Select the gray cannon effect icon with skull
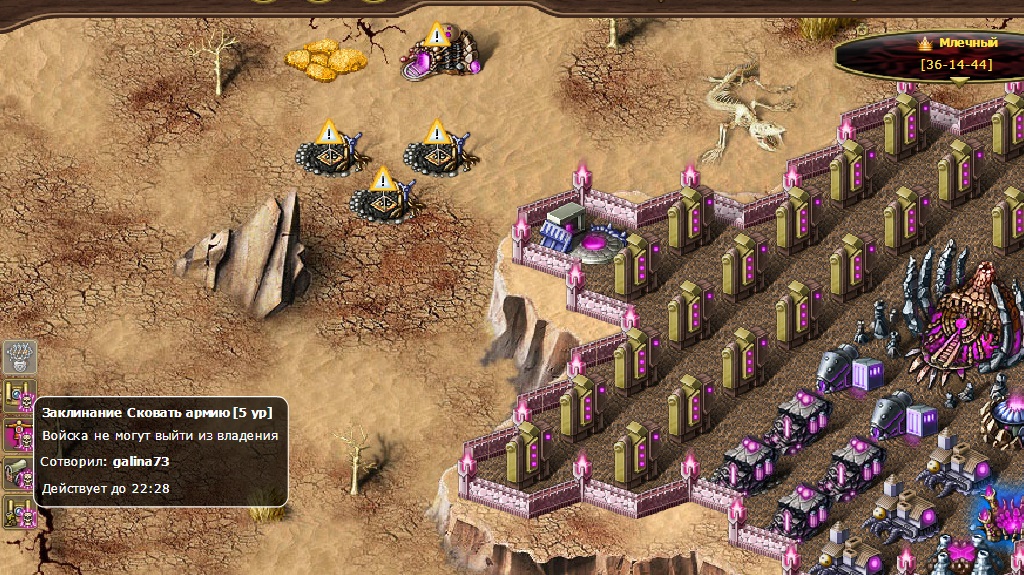The image size is (1024, 575). (20, 474)
